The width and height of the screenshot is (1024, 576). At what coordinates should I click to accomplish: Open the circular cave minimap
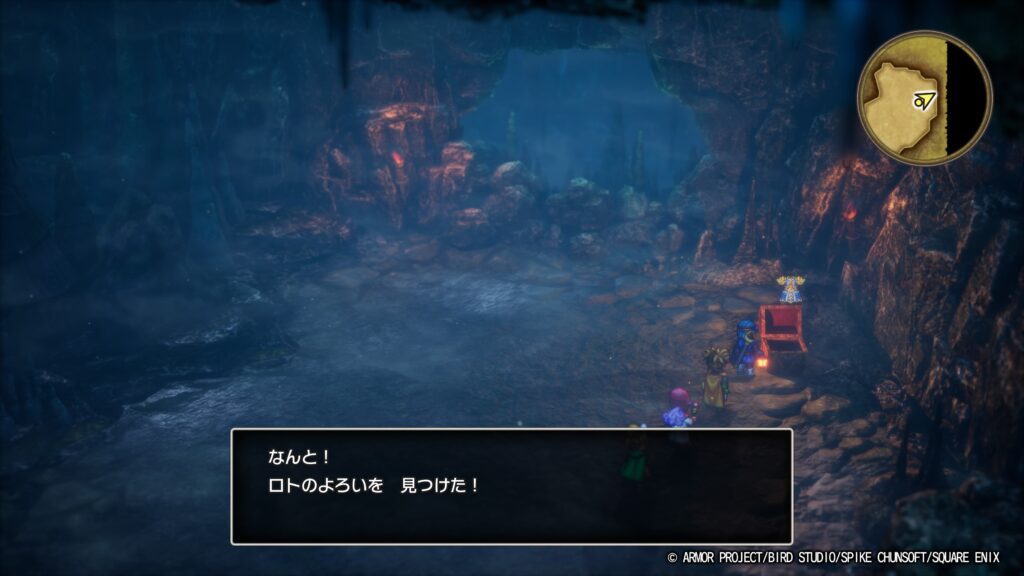[x=924, y=98]
